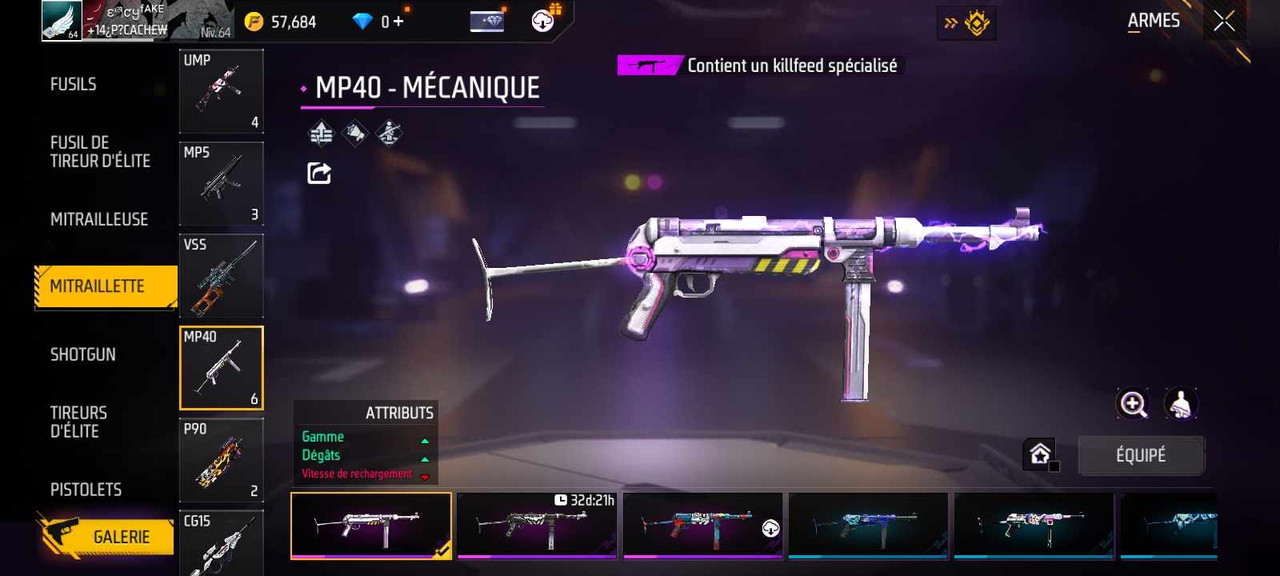Open the player profile avatar
The image size is (1280, 576).
click(61, 21)
